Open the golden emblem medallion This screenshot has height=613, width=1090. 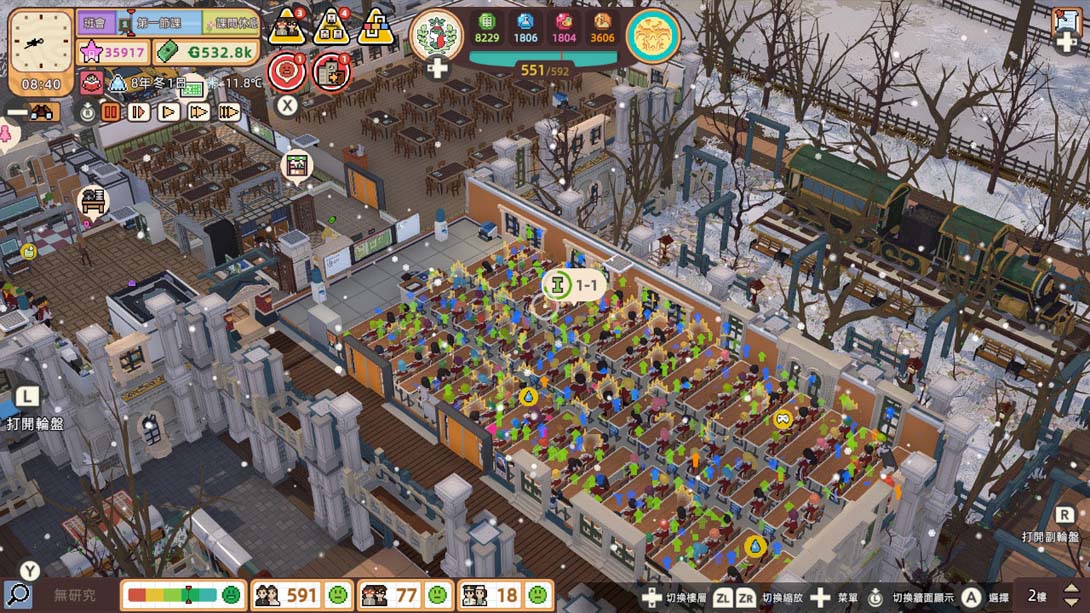653,35
